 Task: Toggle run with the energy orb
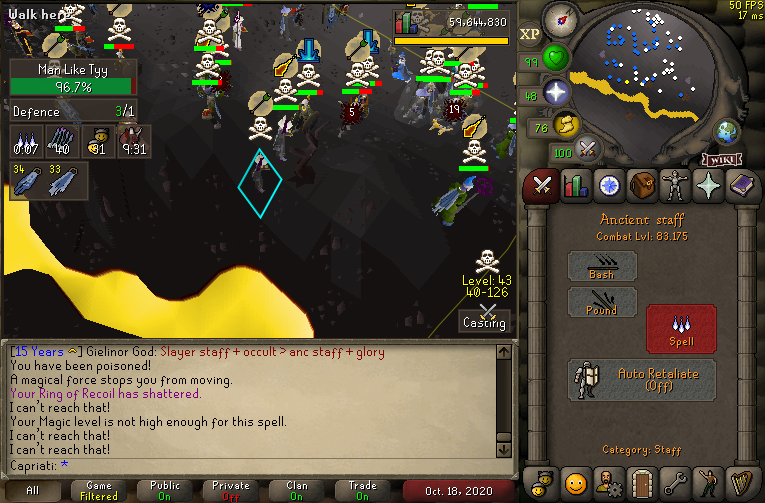566,124
